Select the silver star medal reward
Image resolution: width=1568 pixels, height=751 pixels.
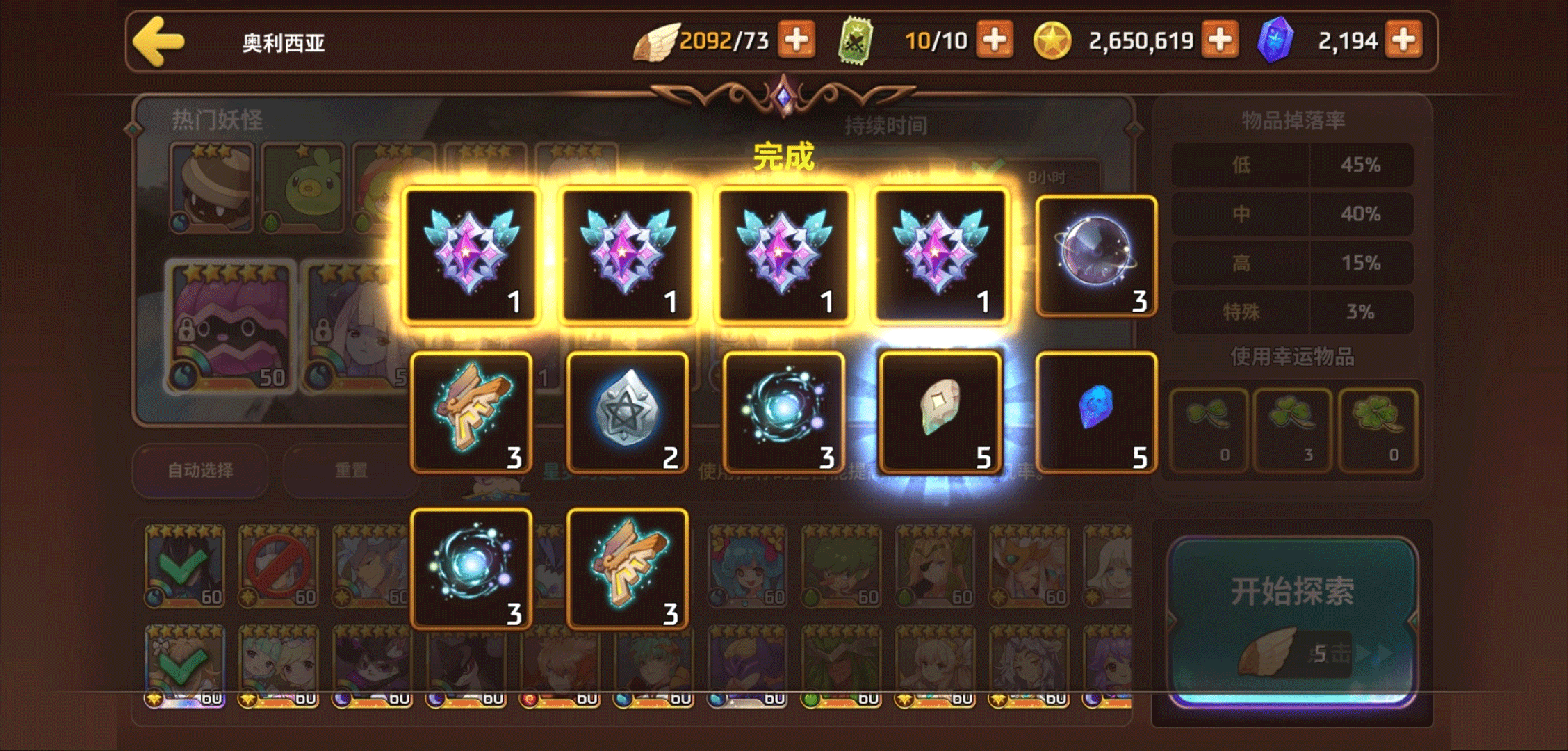[628, 412]
